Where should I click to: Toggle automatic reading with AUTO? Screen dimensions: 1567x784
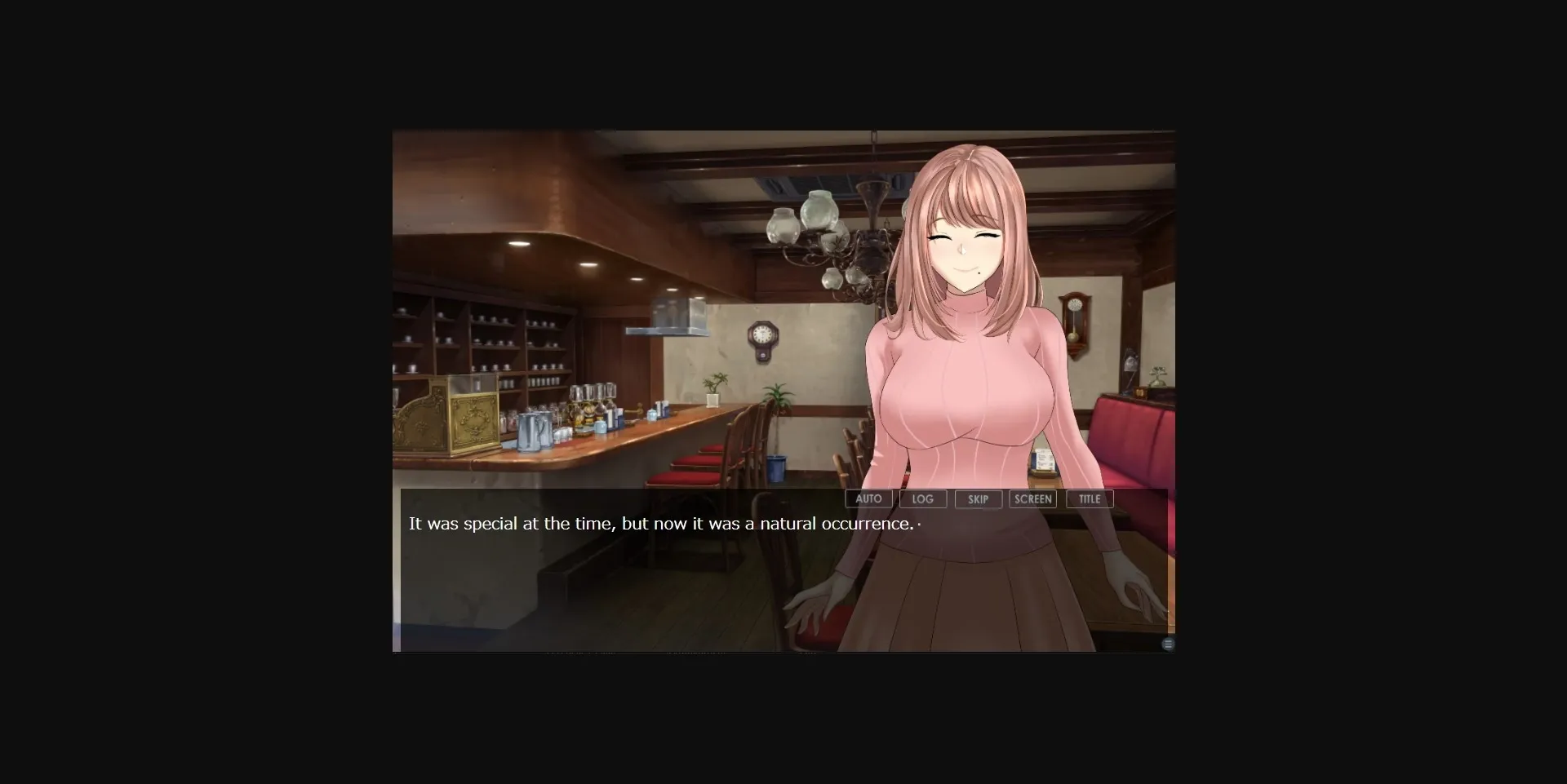[x=868, y=498]
